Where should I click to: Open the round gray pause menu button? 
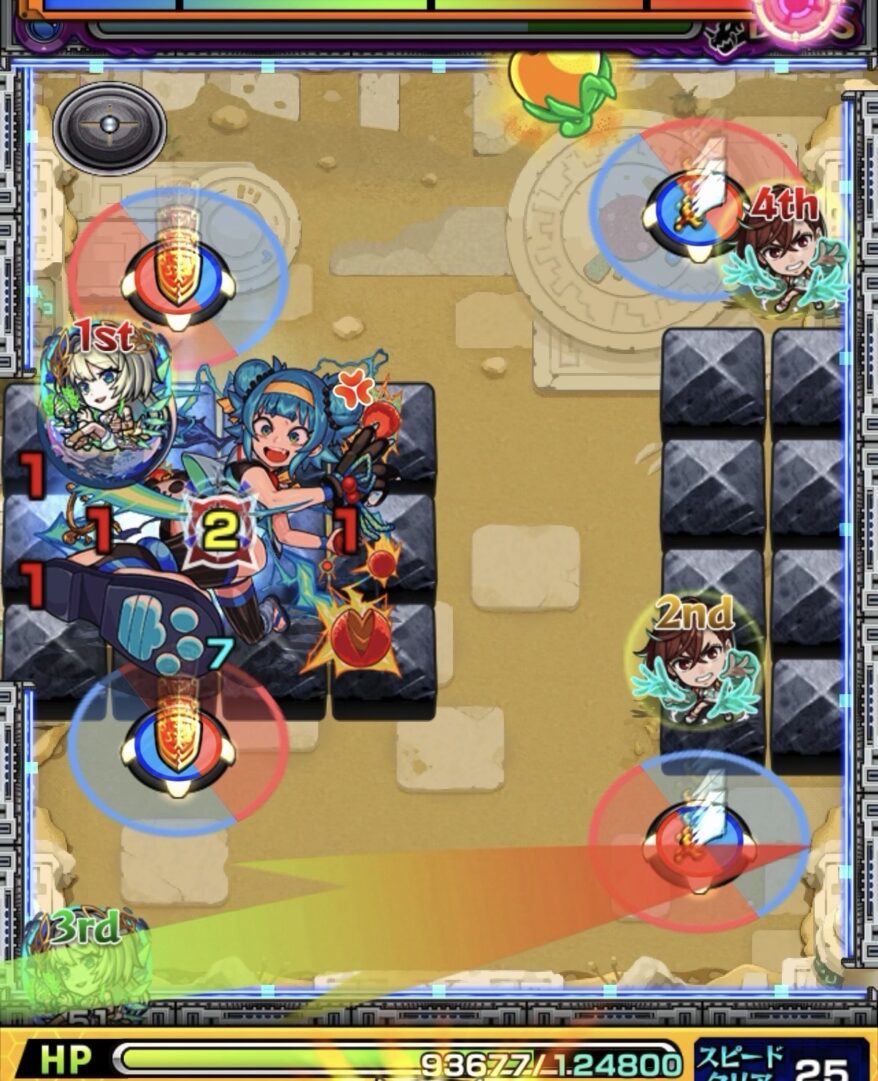click(x=110, y=129)
